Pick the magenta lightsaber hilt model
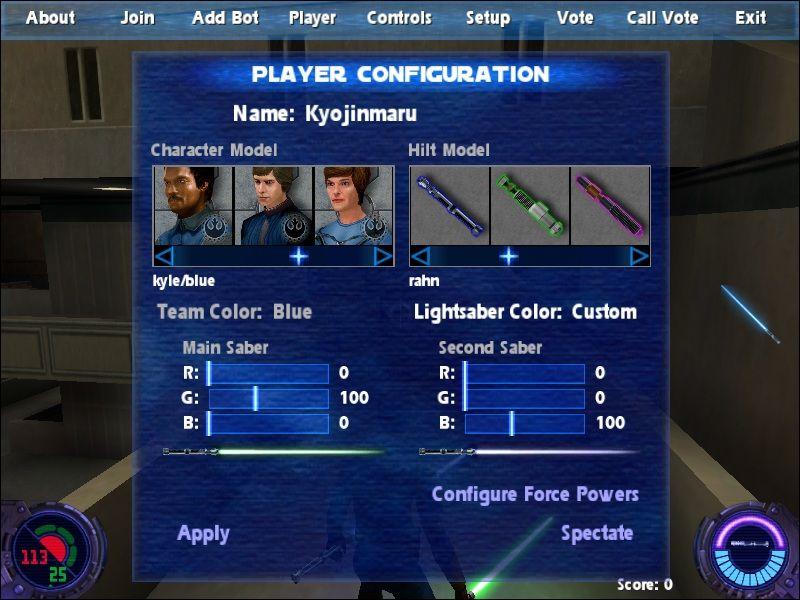 coord(610,205)
